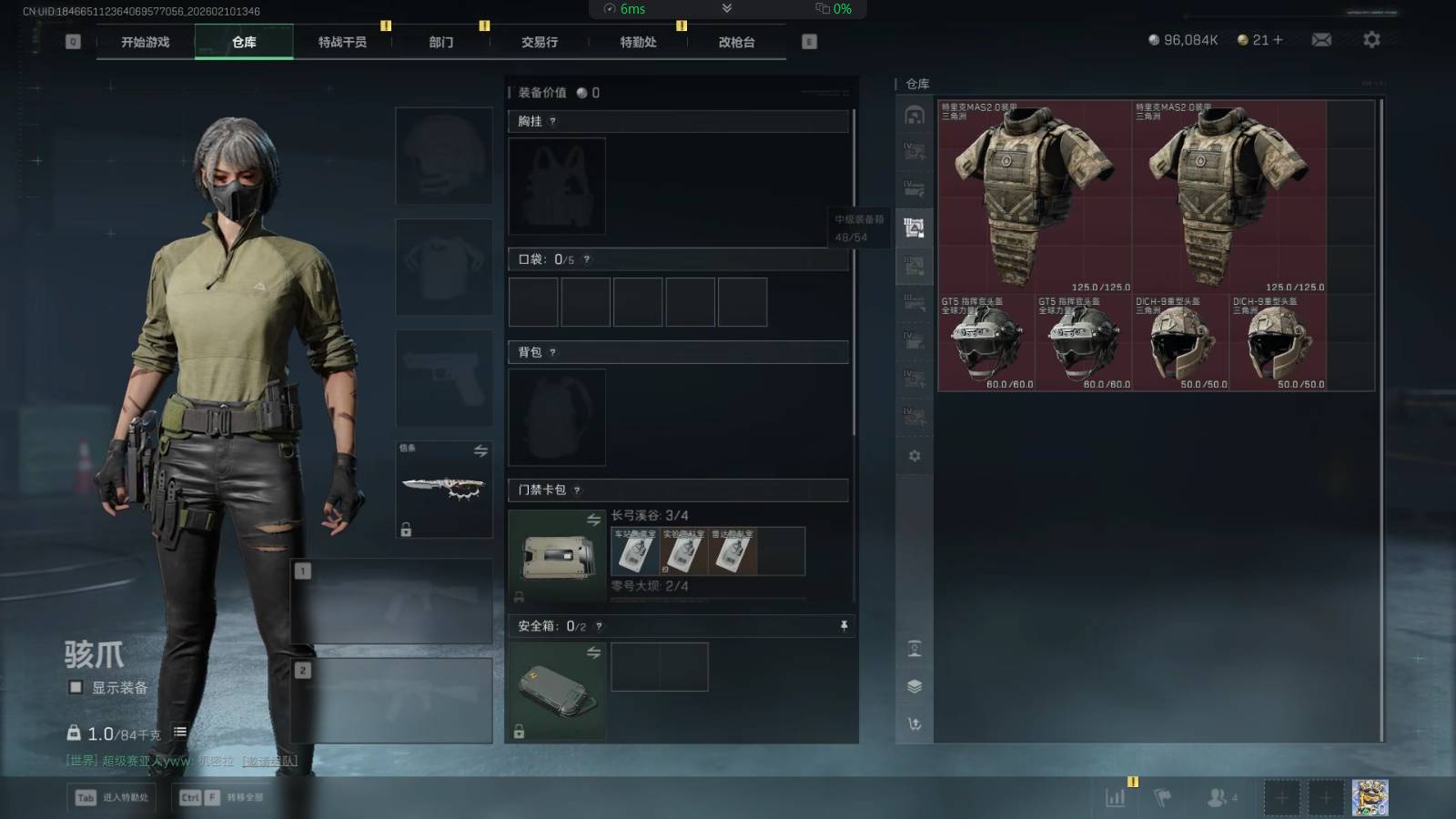This screenshot has width=1456, height=819.
Task: Expand the top dropdown chevron arrow
Action: tap(726, 8)
